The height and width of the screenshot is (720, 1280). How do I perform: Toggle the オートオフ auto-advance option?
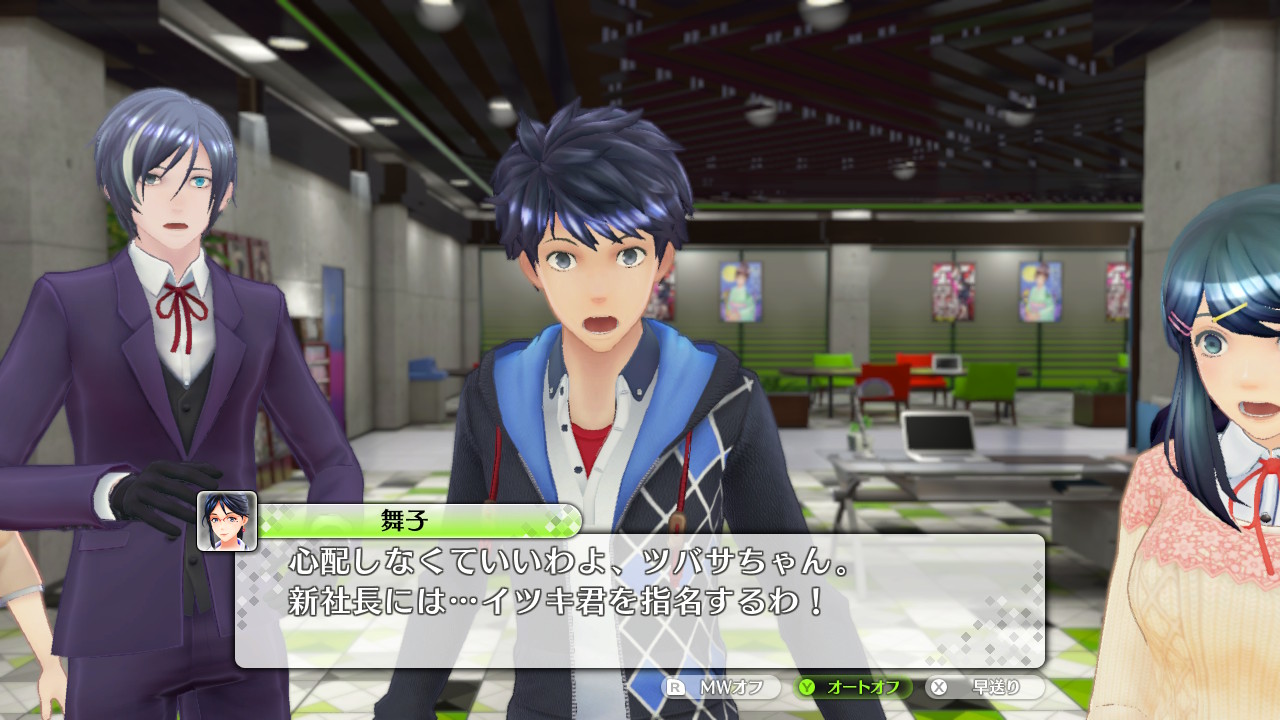[853, 687]
